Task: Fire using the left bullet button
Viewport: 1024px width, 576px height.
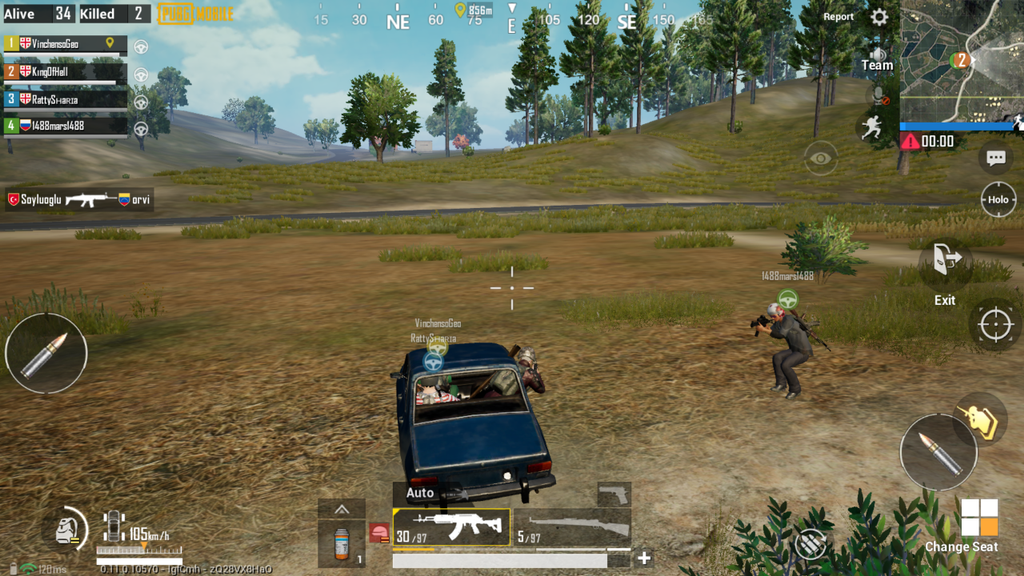Action: point(46,353)
